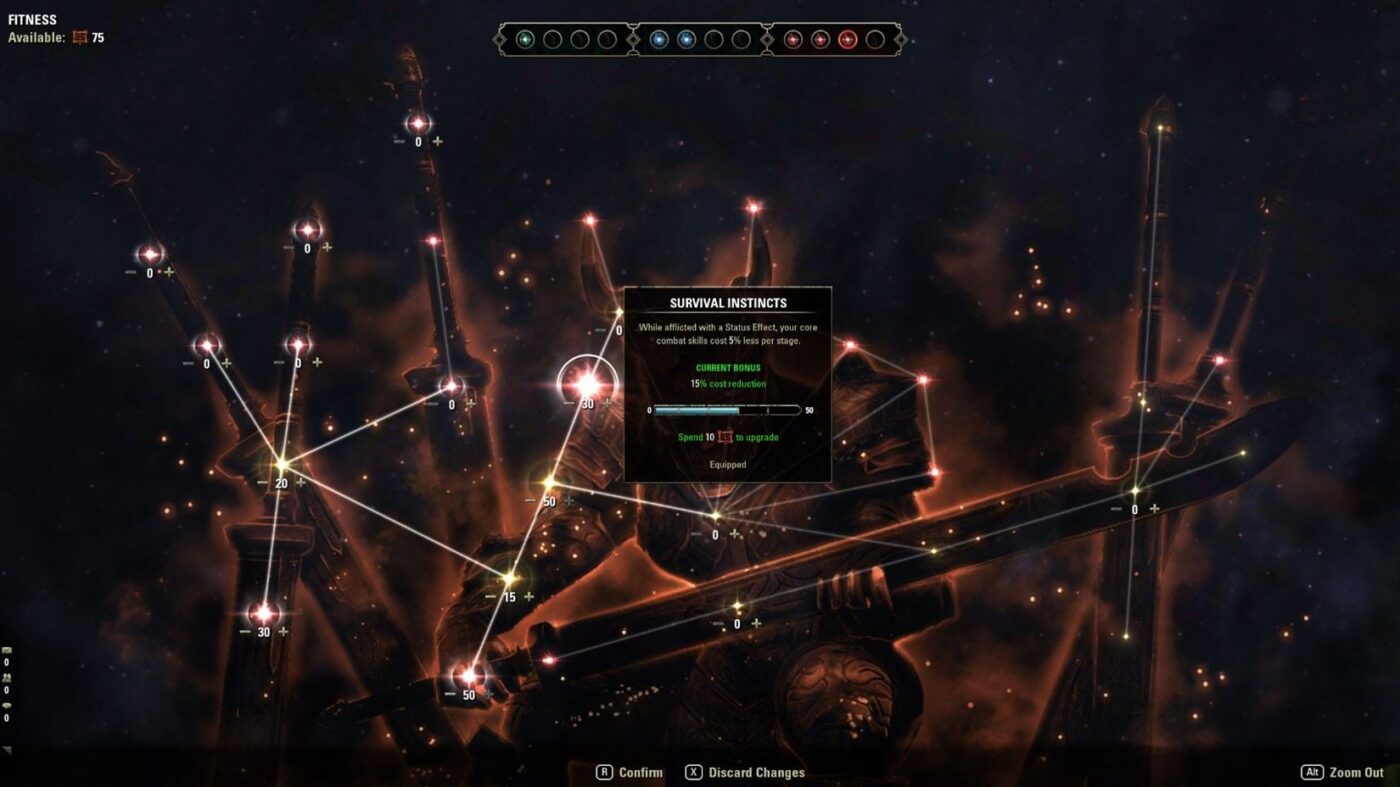The height and width of the screenshot is (787, 1400).
Task: Click Discard Changes
Action: [745, 772]
